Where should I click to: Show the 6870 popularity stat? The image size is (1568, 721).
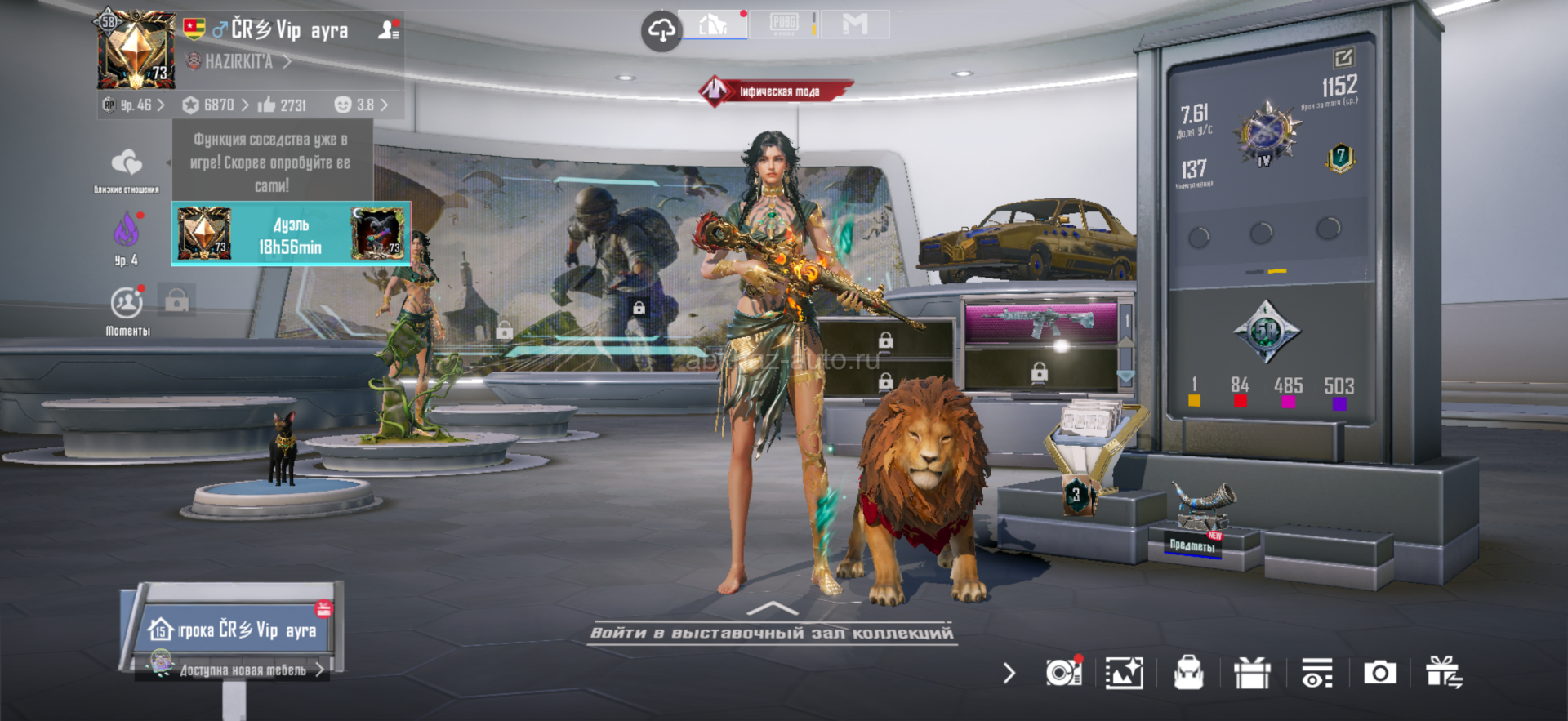point(216,105)
